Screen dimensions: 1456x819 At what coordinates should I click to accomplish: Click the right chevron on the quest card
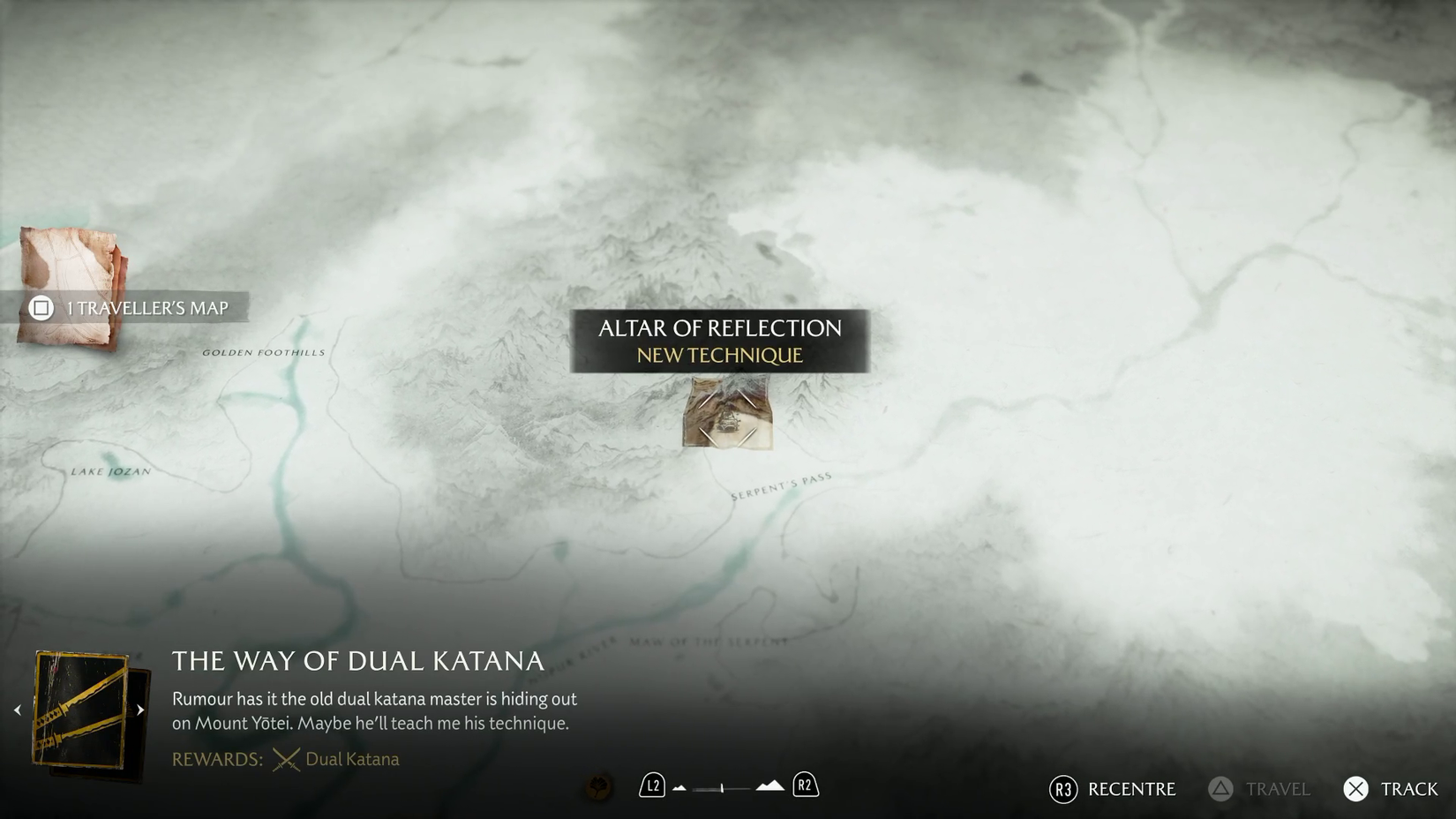point(141,708)
